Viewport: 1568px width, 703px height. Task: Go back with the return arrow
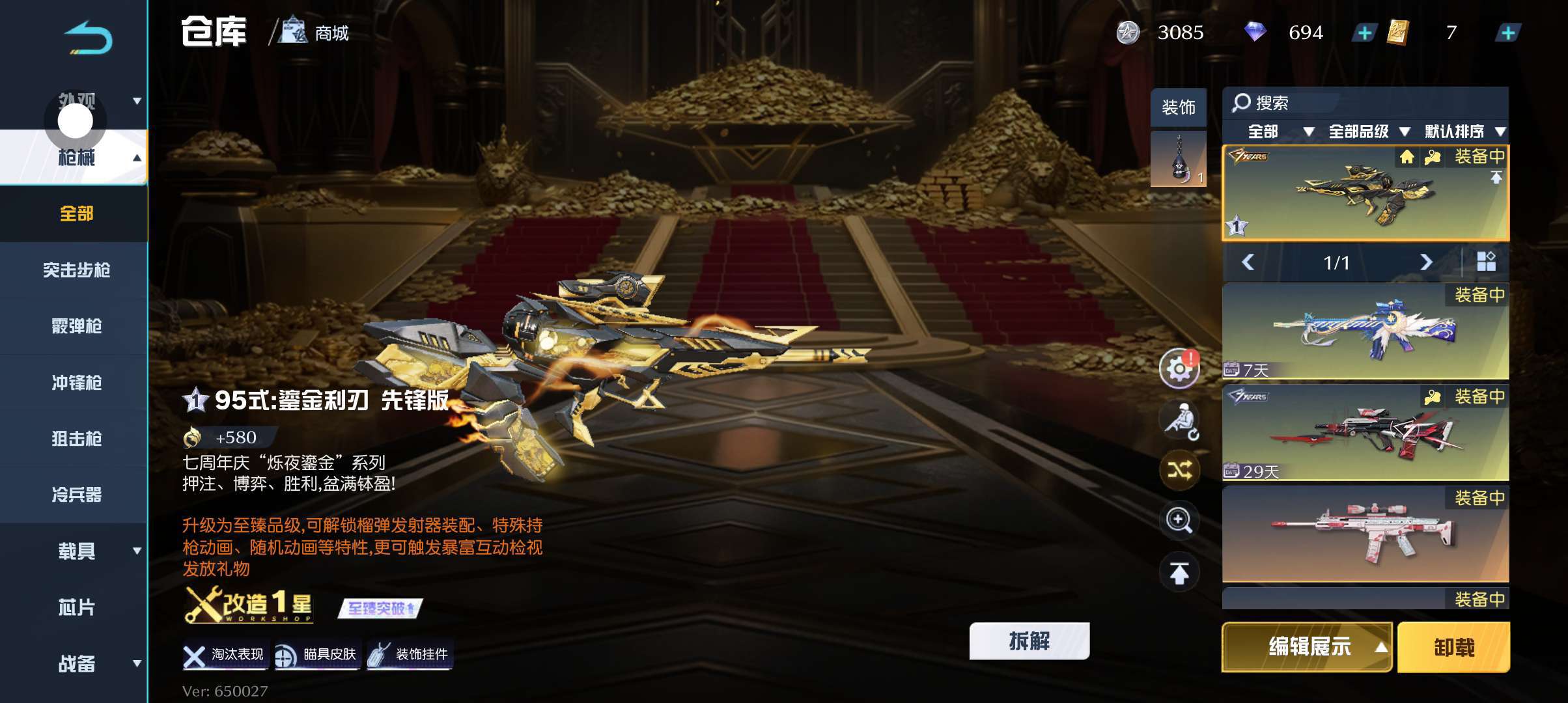(89, 38)
